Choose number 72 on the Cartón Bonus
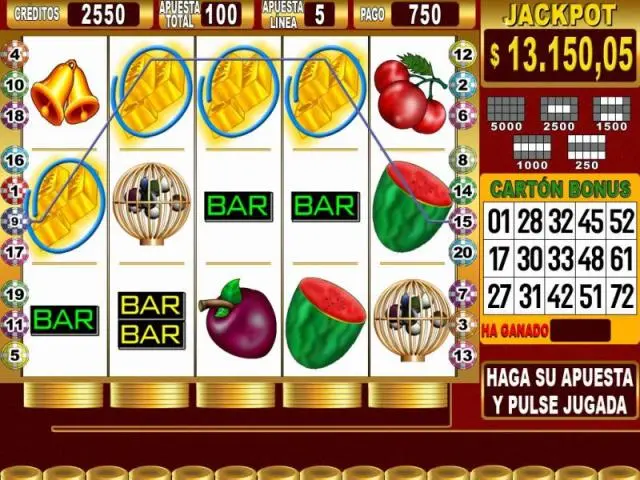 coord(621,297)
